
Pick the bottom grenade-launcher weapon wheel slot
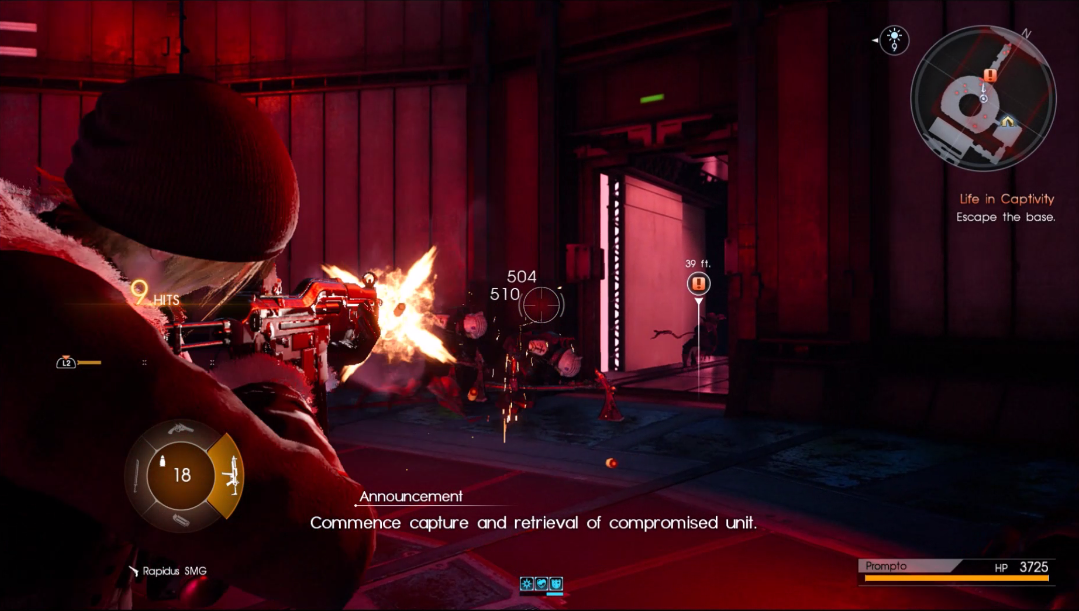[181, 520]
